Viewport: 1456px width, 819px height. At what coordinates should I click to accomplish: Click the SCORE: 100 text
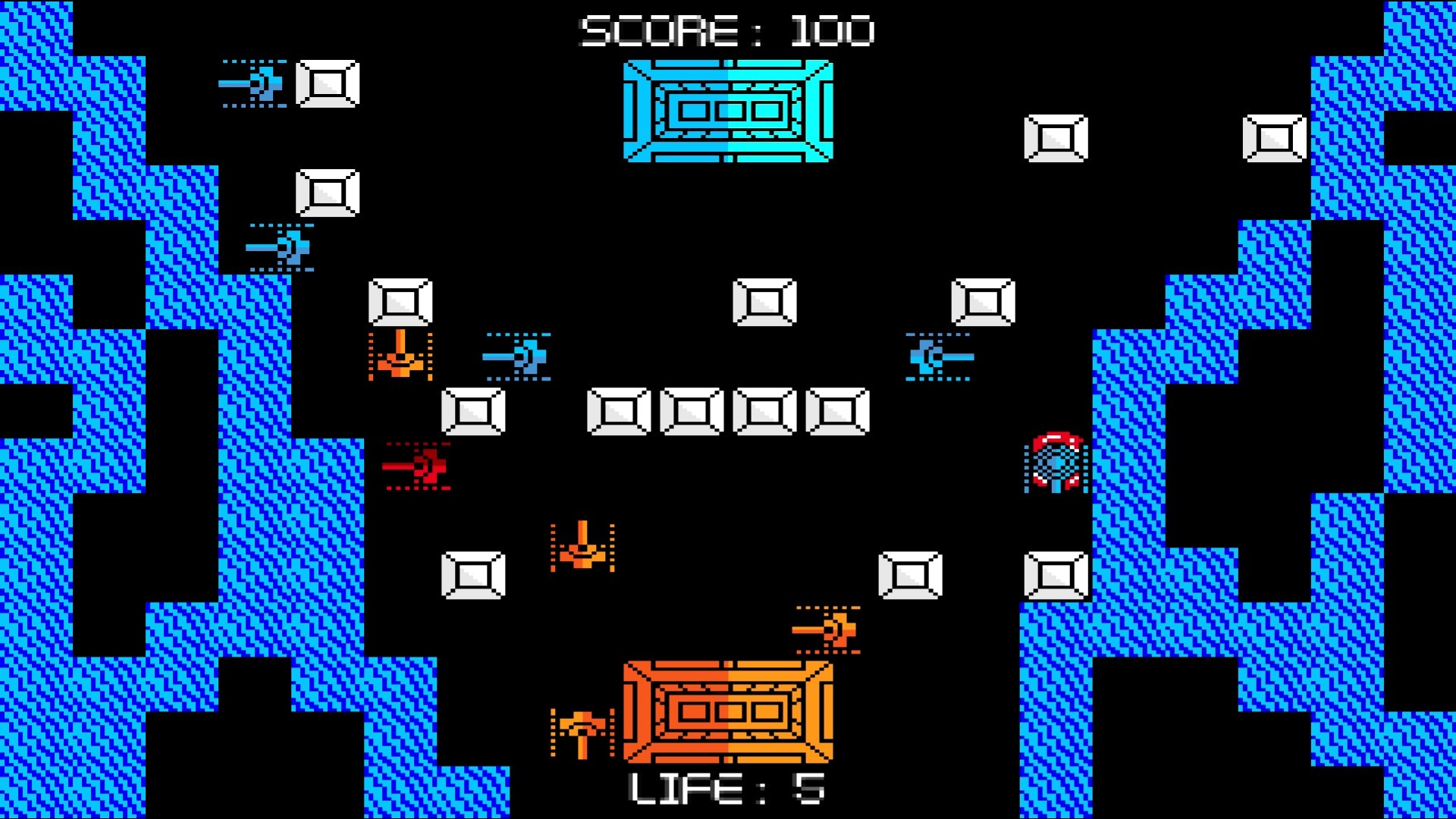(726, 29)
